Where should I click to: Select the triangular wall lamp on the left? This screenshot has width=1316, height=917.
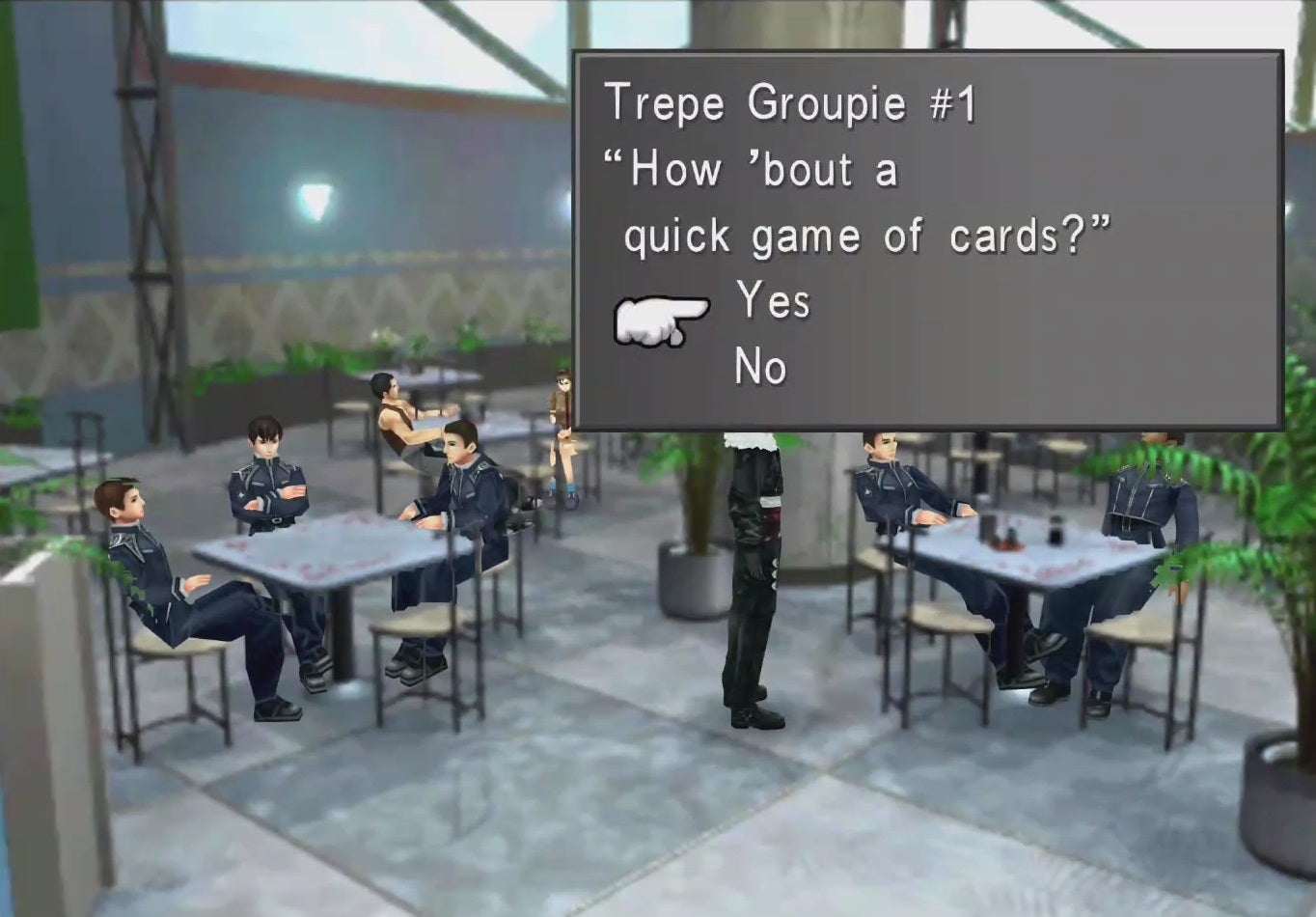(x=318, y=201)
